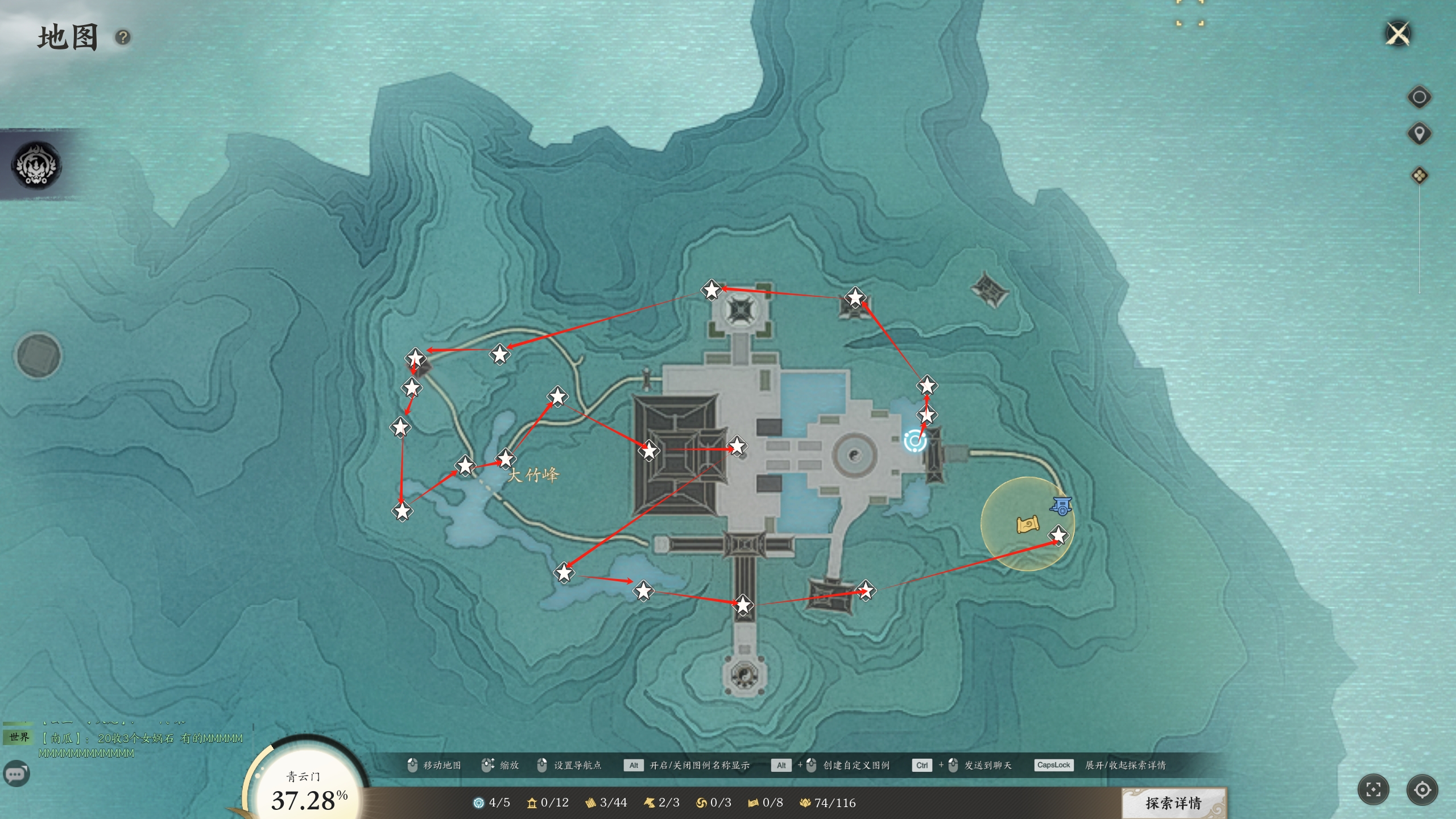Open the chat bubble icon
The width and height of the screenshot is (1456, 819).
coord(16,774)
